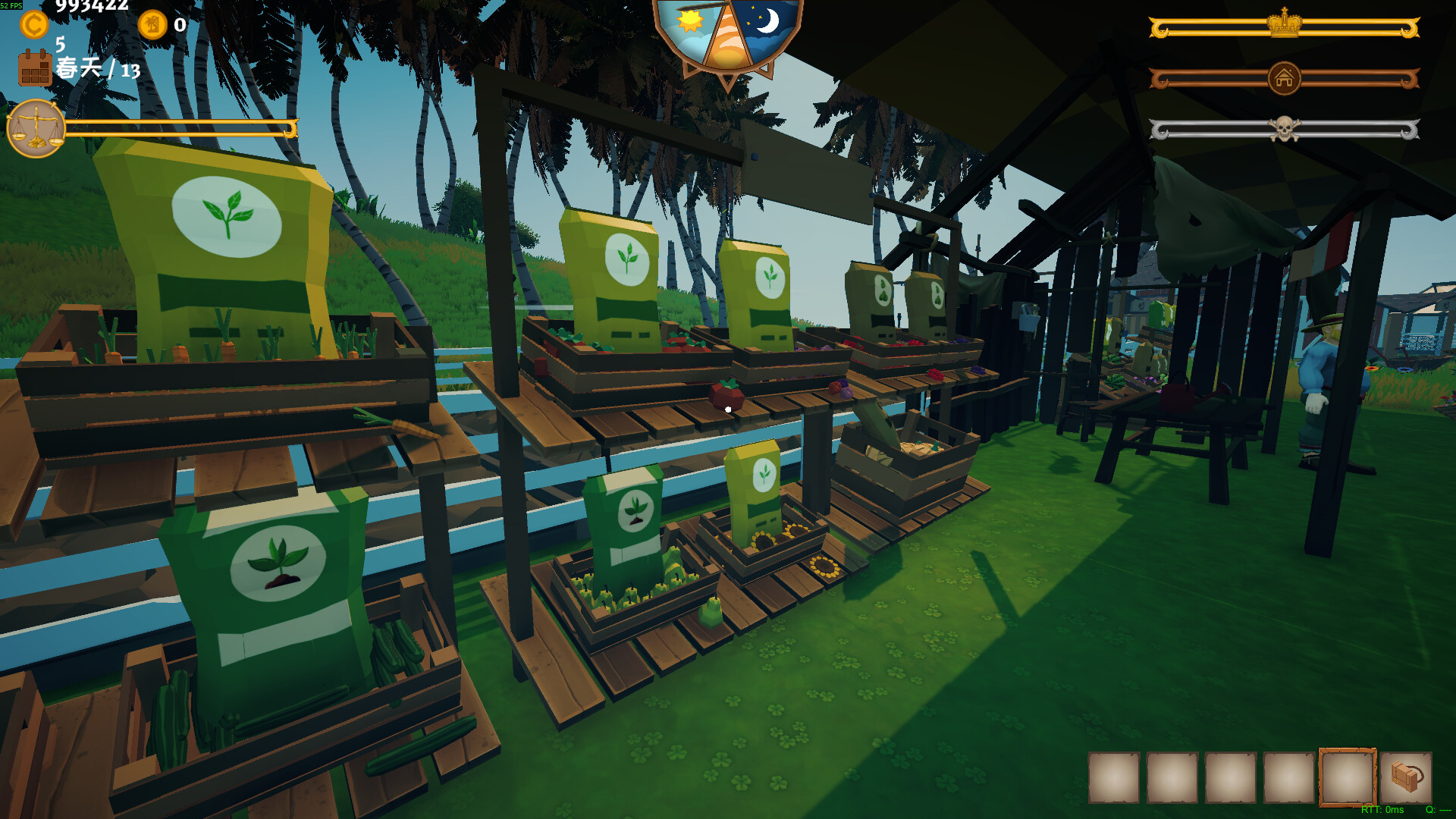Image resolution: width=1456 pixels, height=819 pixels.
Task: Select the house emblem
Action: tap(1284, 78)
